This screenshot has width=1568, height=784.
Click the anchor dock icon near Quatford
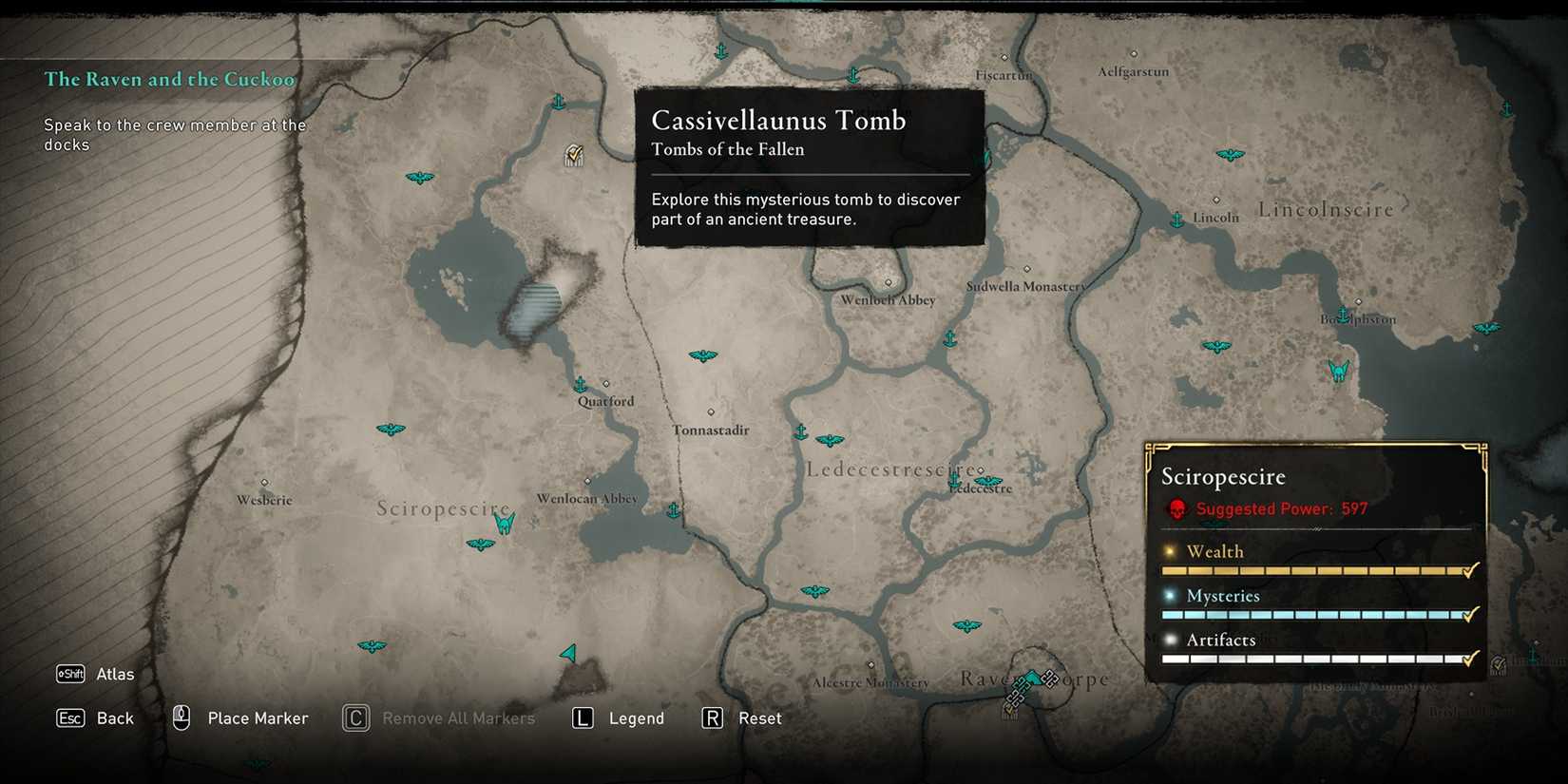tap(580, 385)
